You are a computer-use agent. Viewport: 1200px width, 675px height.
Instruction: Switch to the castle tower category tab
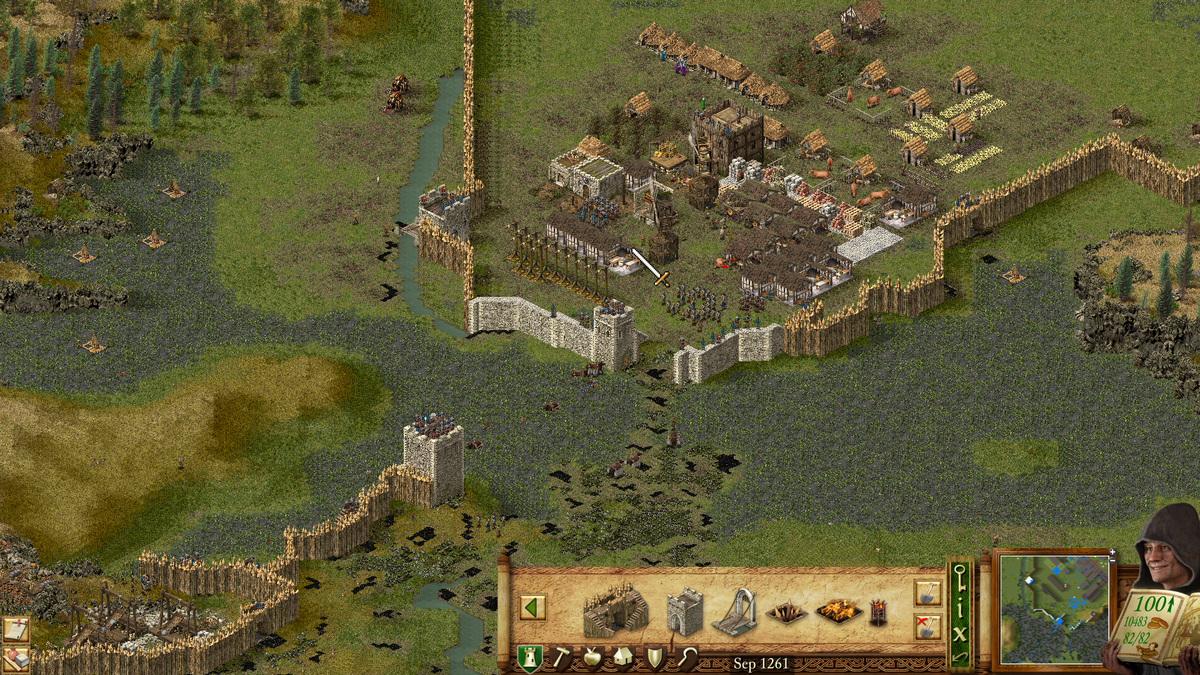[529, 658]
